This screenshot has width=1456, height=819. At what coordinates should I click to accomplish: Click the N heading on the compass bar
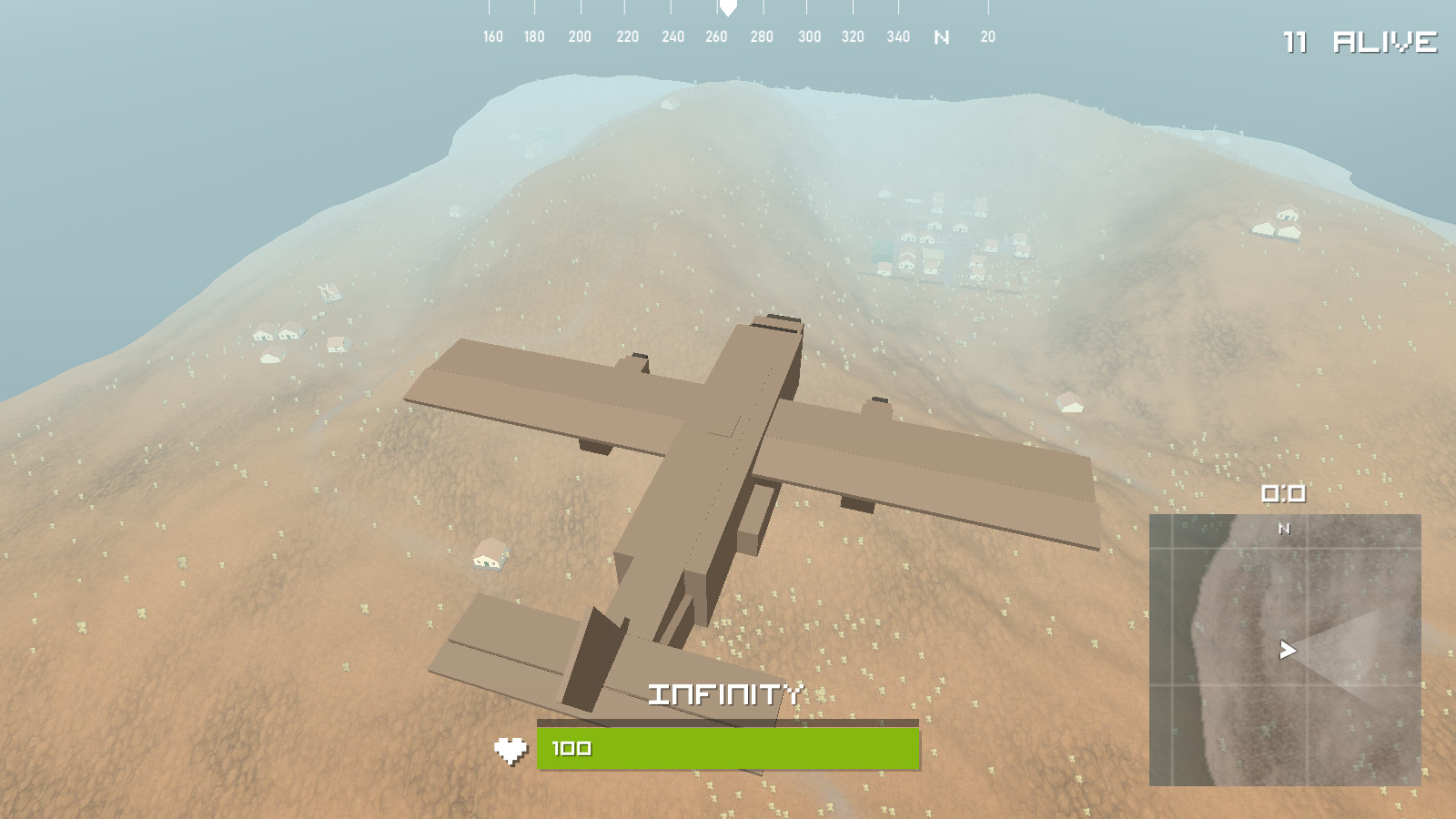tap(942, 37)
